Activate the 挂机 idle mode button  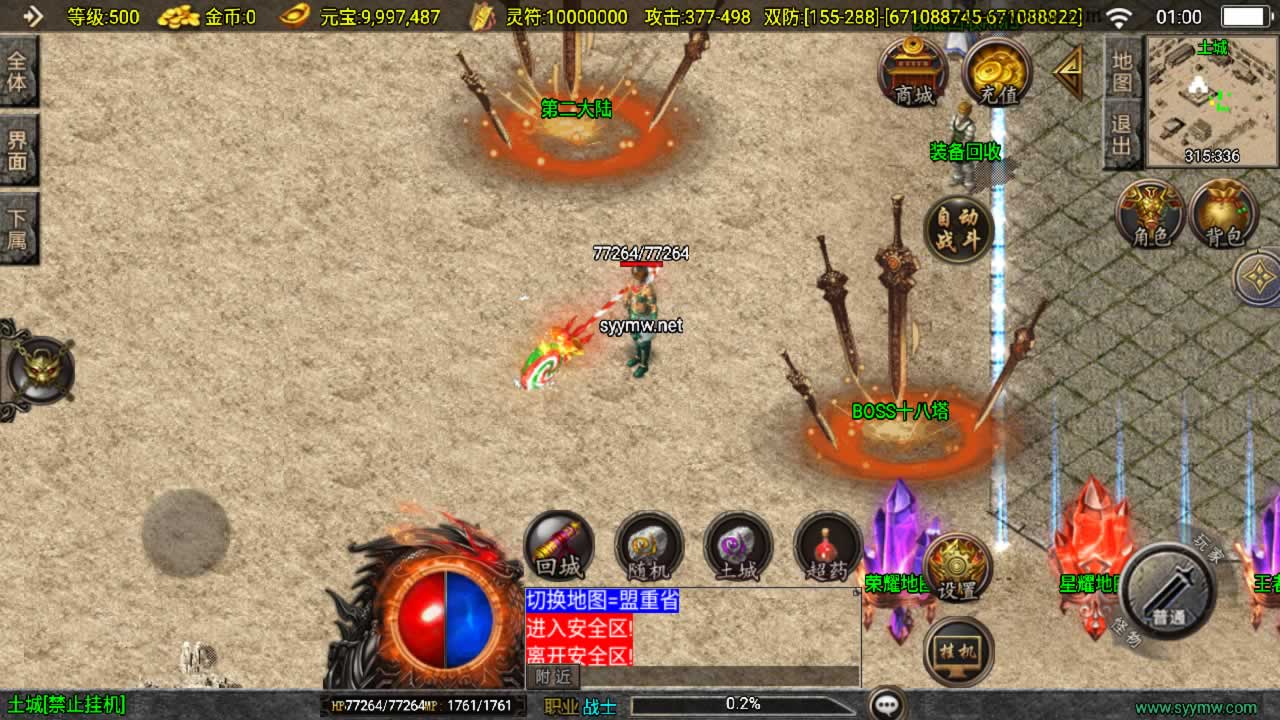(958, 652)
